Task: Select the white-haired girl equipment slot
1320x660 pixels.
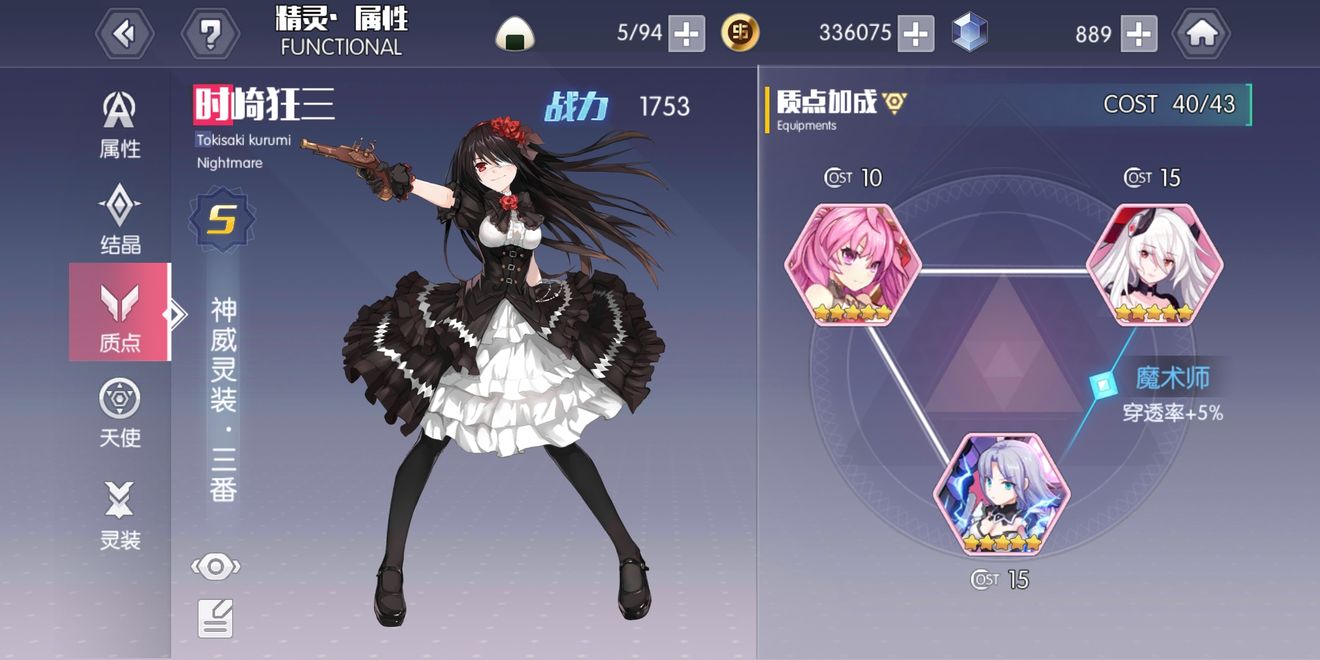Action: (1154, 265)
